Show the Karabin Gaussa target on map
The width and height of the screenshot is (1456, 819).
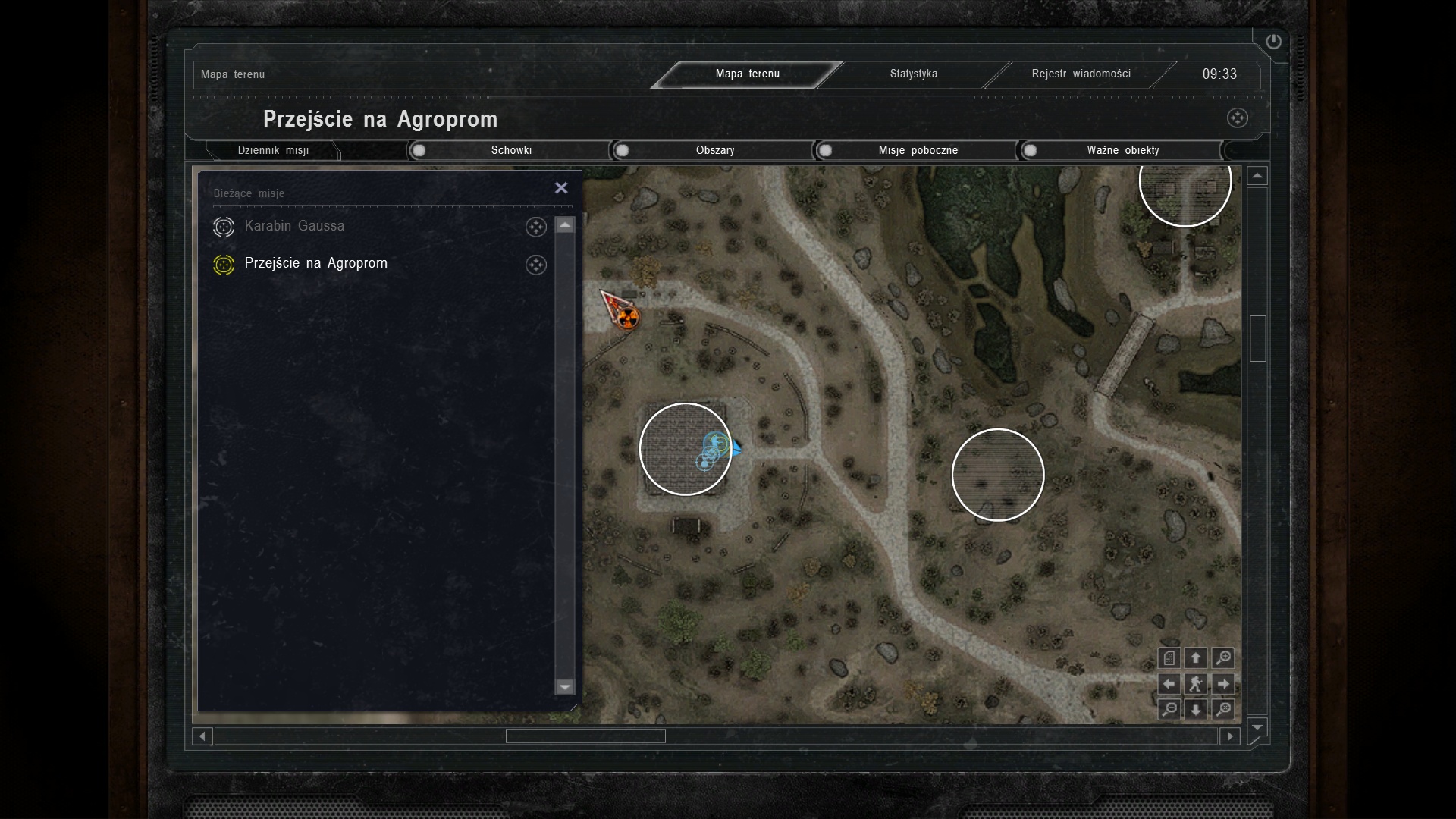click(536, 227)
